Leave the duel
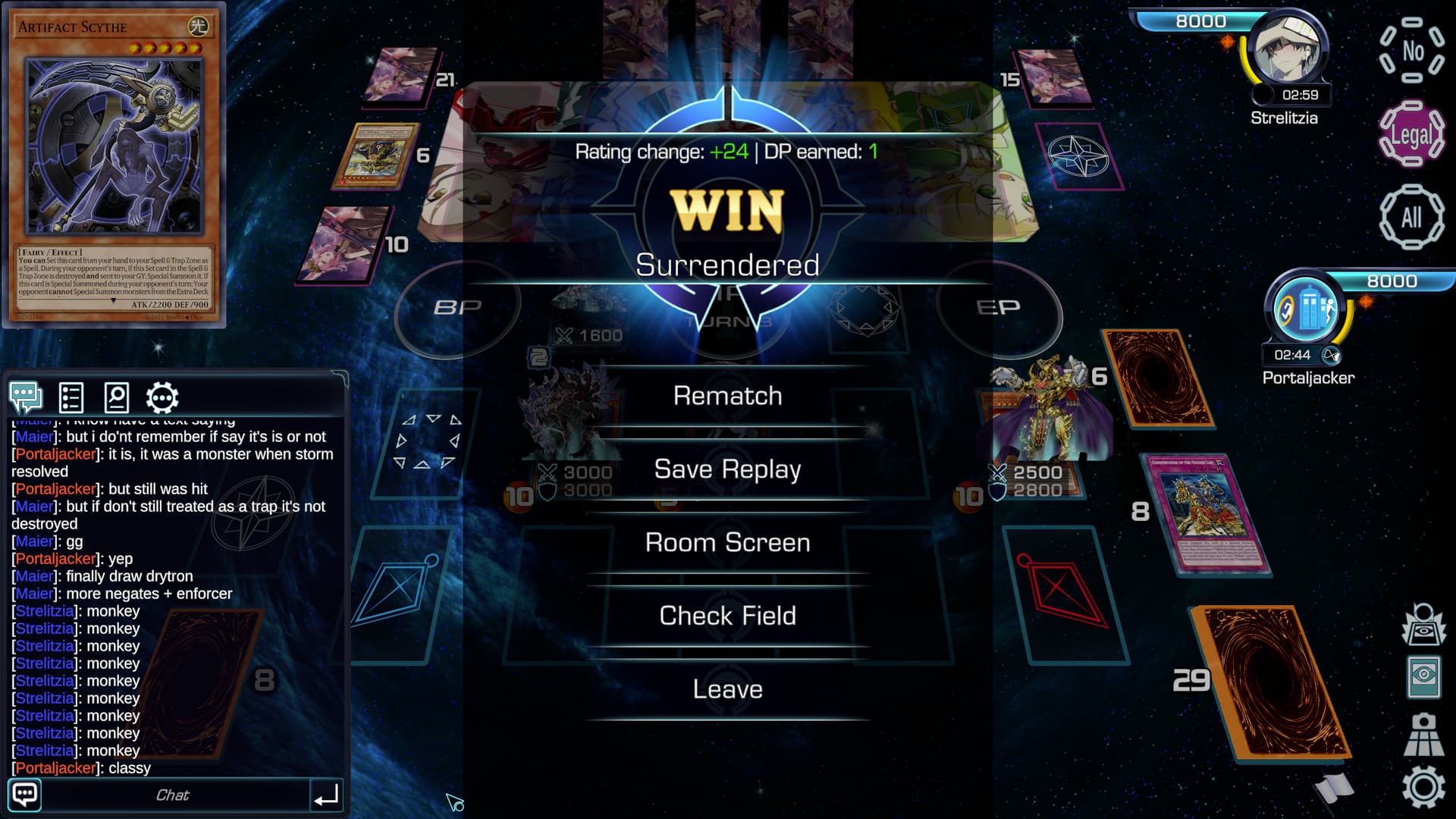Viewport: 1456px width, 819px height. 727,689
